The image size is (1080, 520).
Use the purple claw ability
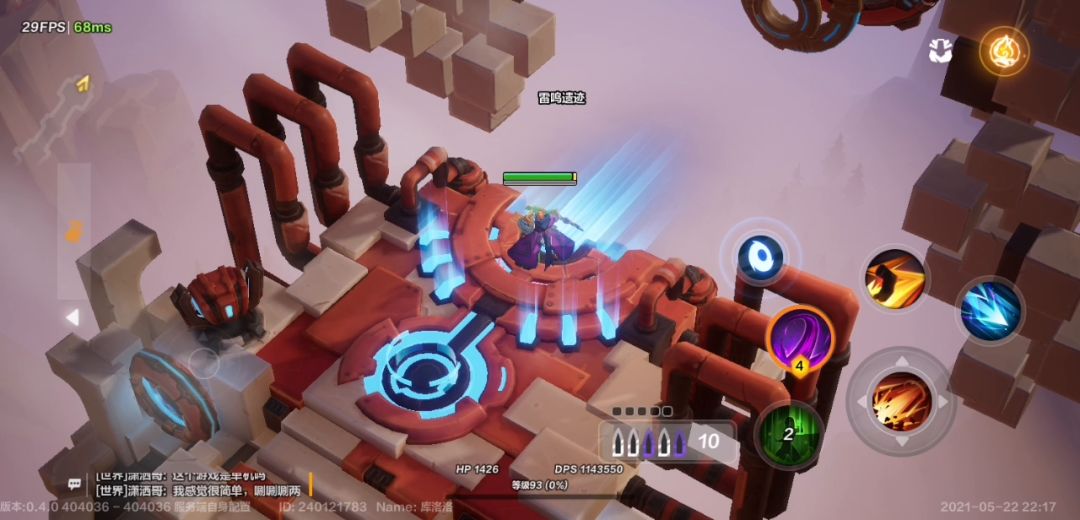point(800,339)
